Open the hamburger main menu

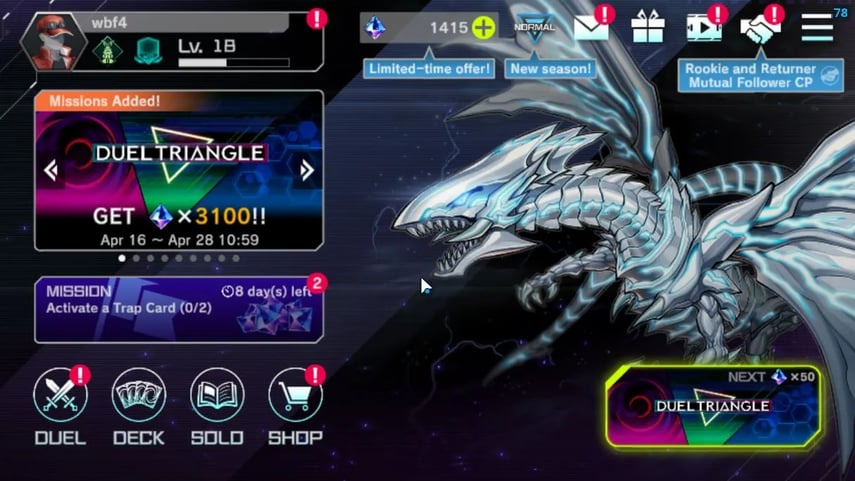817,28
